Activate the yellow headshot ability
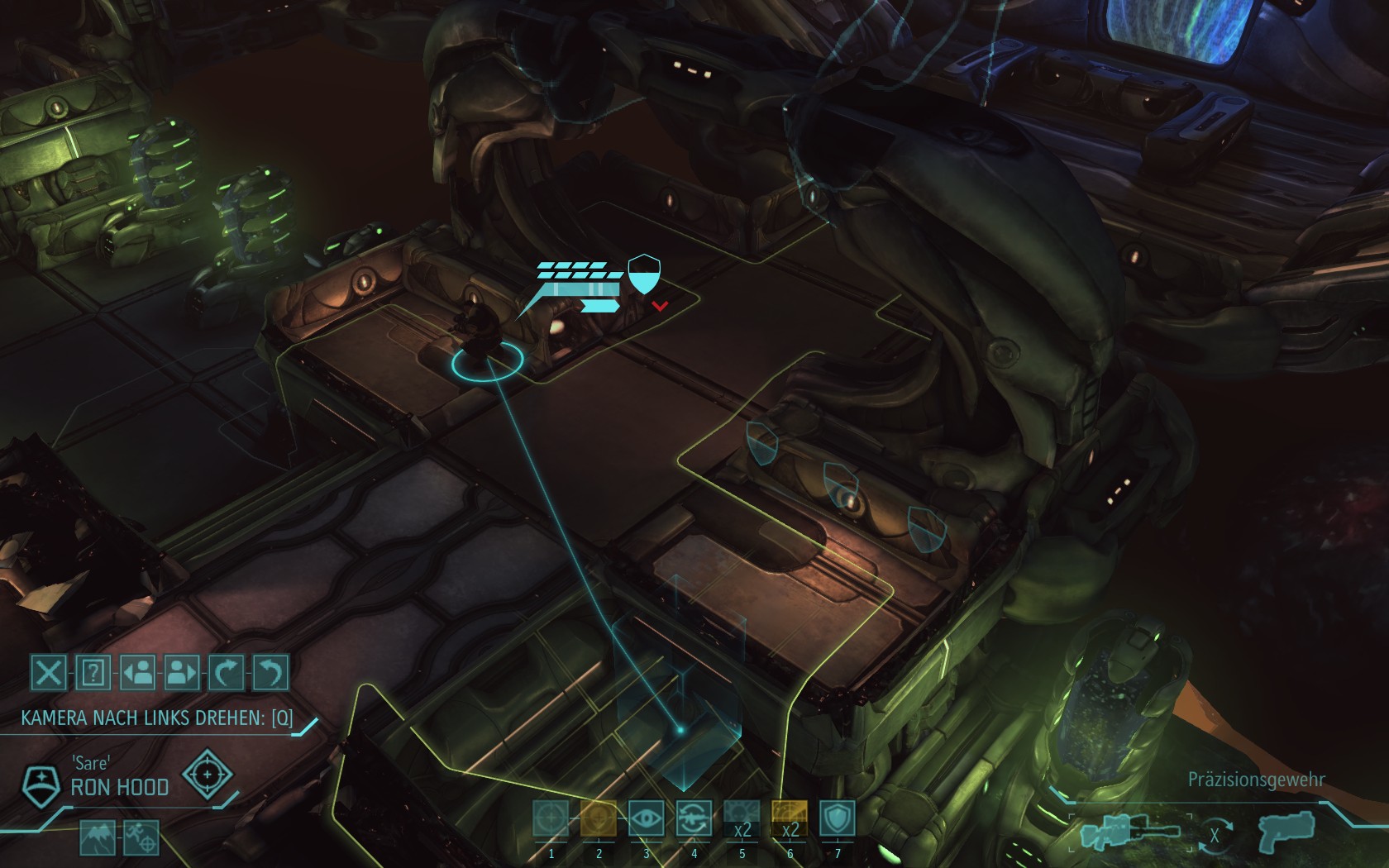Screen dimensions: 1389x868 pyautogui.click(x=599, y=818)
